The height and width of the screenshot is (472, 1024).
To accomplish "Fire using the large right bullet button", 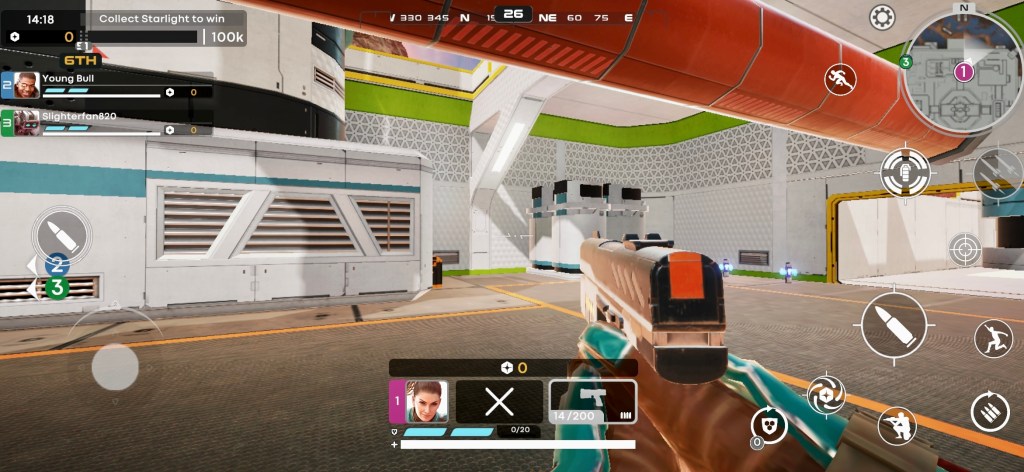I will click(894, 326).
